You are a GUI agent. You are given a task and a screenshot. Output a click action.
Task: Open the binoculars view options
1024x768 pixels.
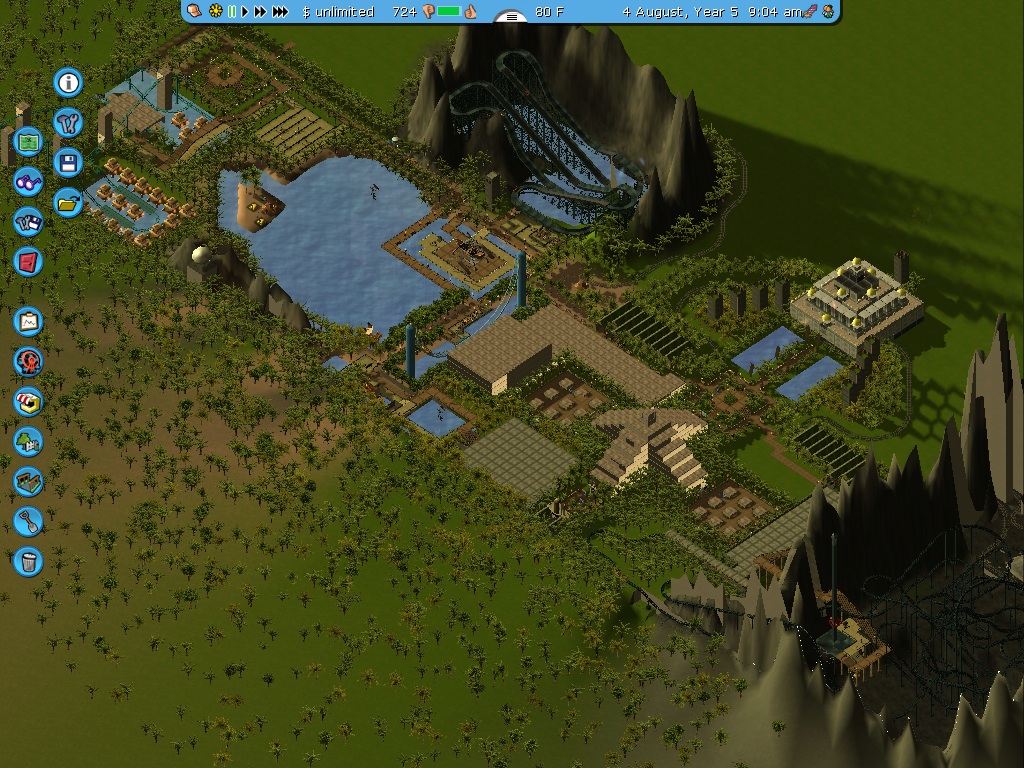point(29,182)
